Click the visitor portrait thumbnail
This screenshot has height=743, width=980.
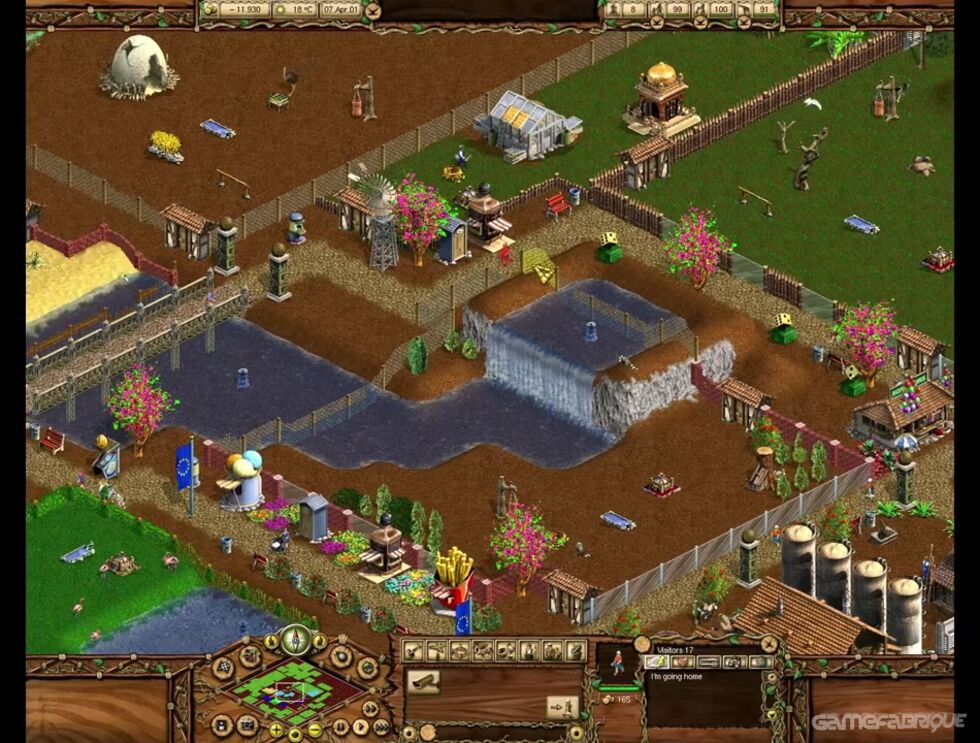tap(618, 661)
